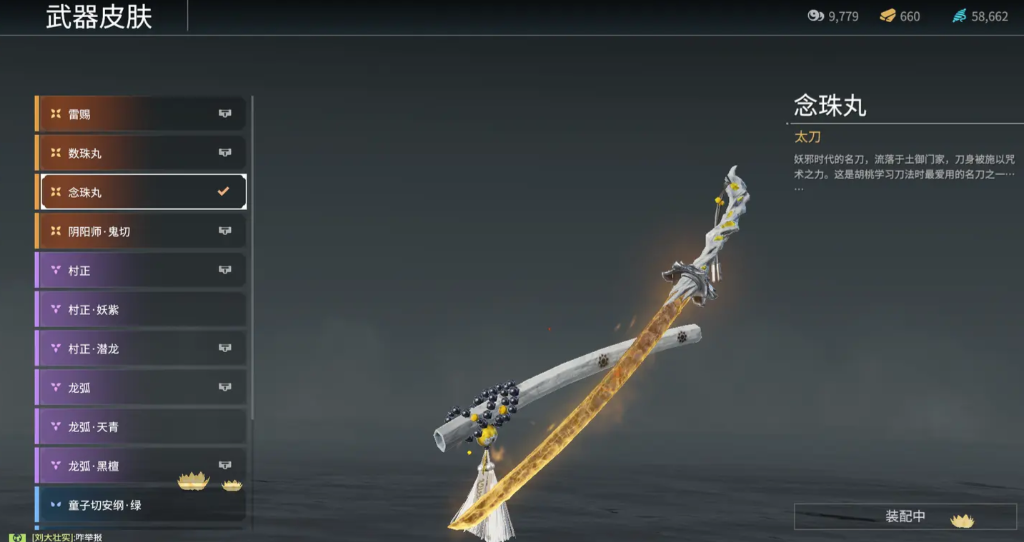Choose the 数珠丸 skin entry
Screen dimensions: 1024x542
tap(140, 153)
